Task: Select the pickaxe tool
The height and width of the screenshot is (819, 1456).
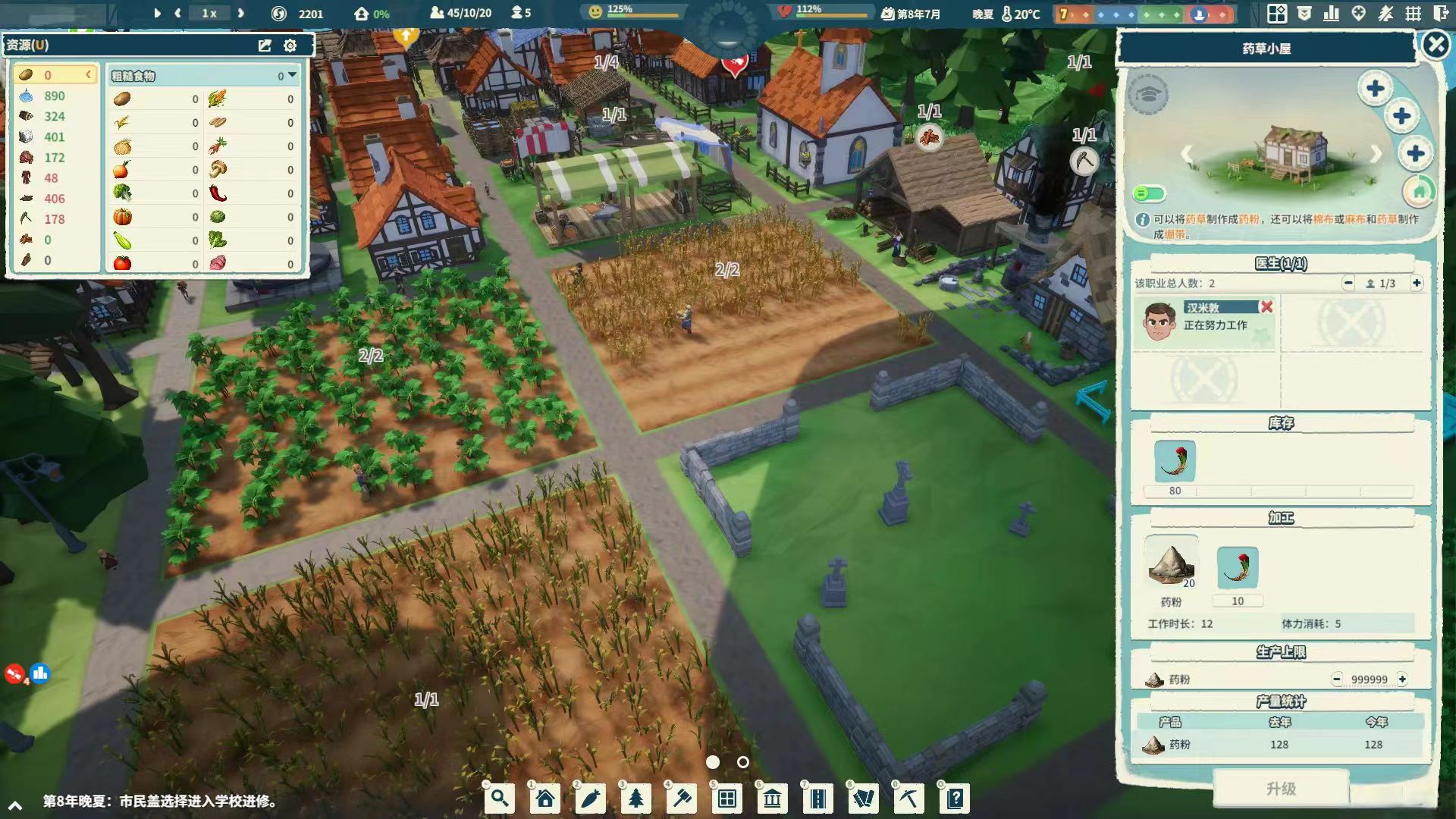Action: (x=908, y=799)
